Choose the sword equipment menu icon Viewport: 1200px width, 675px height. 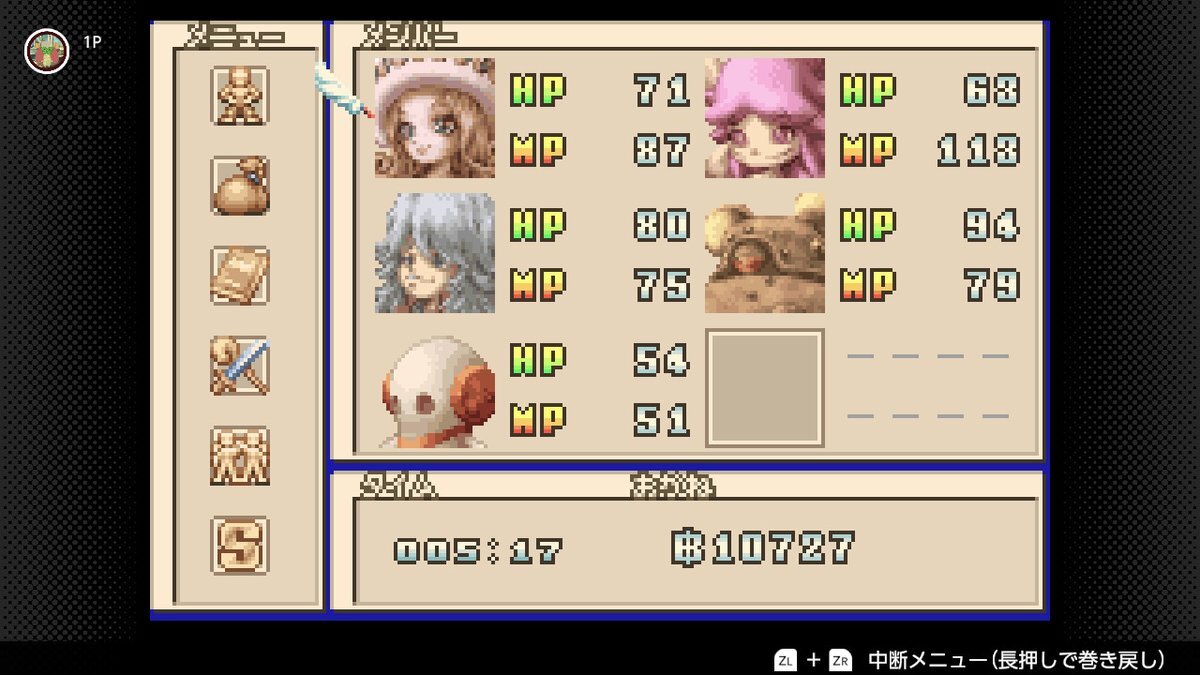pyautogui.click(x=240, y=366)
